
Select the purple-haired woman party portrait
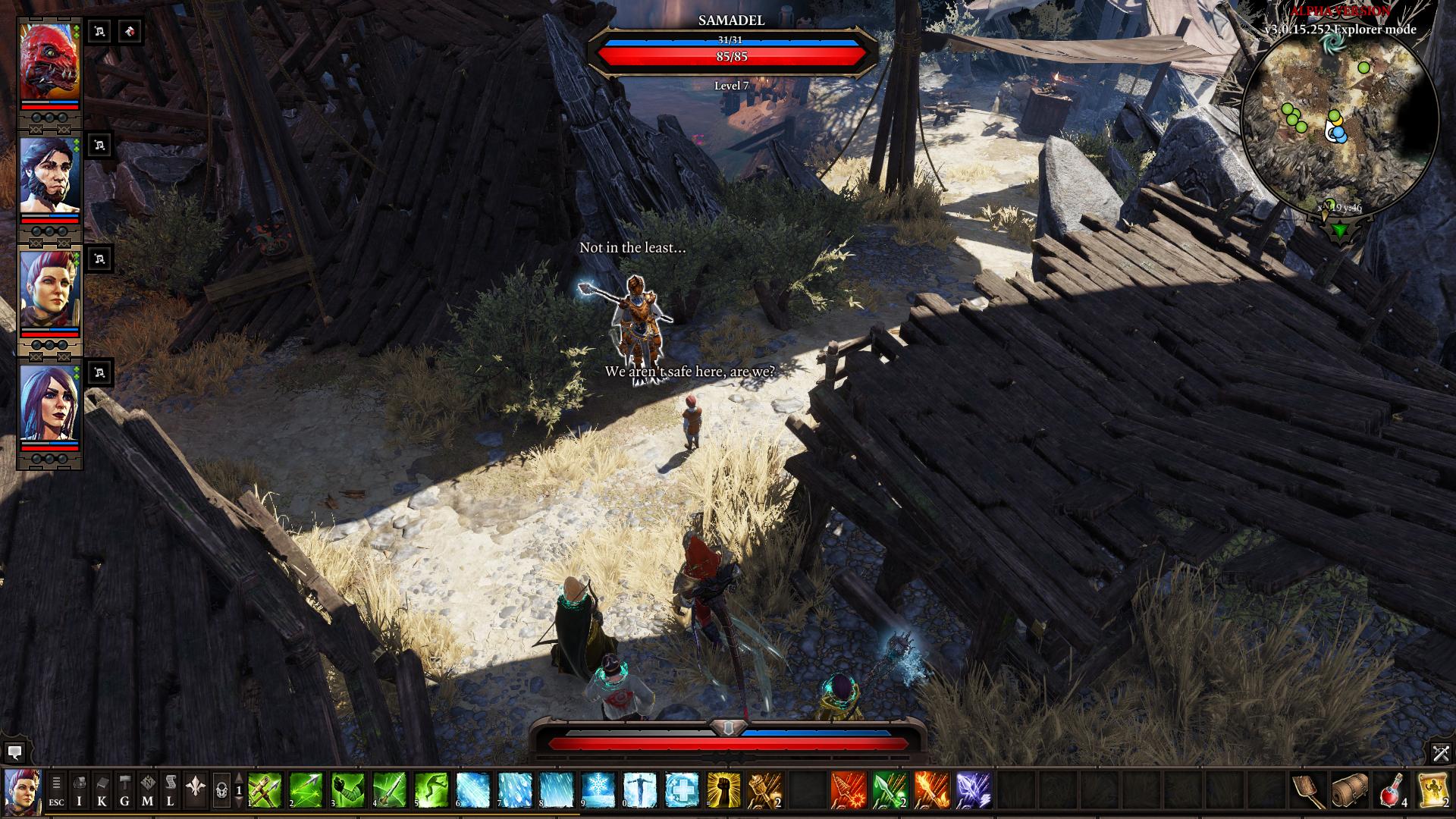[x=49, y=403]
